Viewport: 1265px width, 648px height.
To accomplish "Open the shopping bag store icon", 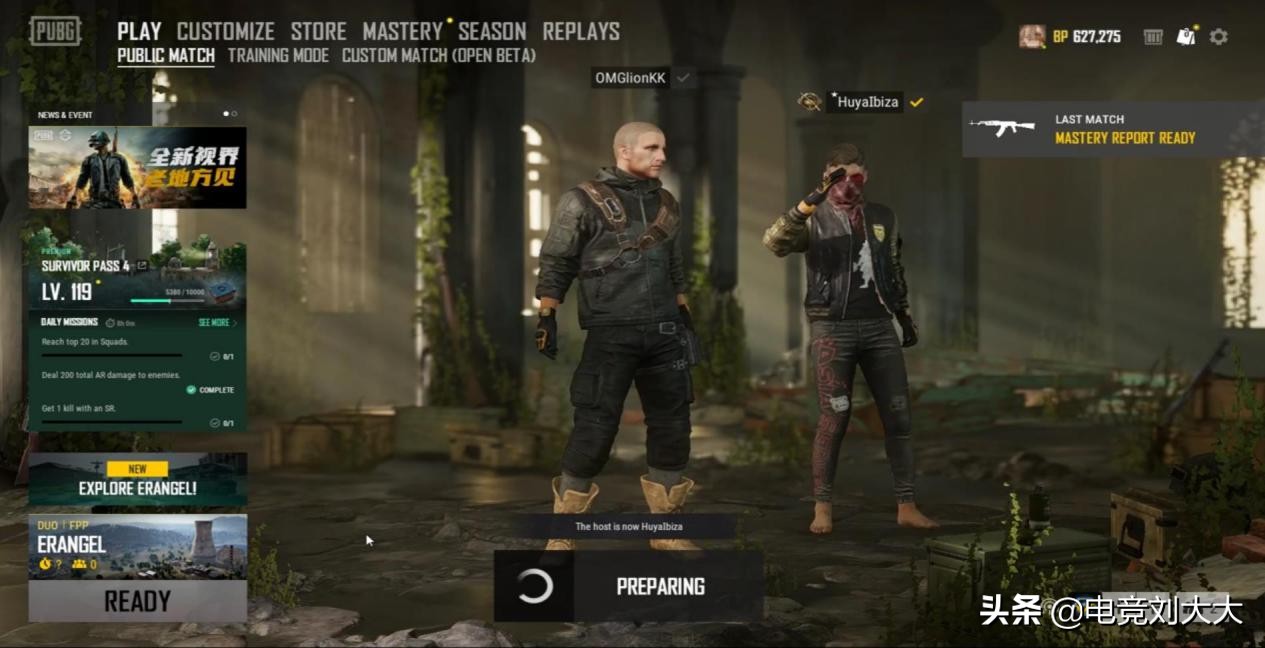I will click(x=1186, y=37).
